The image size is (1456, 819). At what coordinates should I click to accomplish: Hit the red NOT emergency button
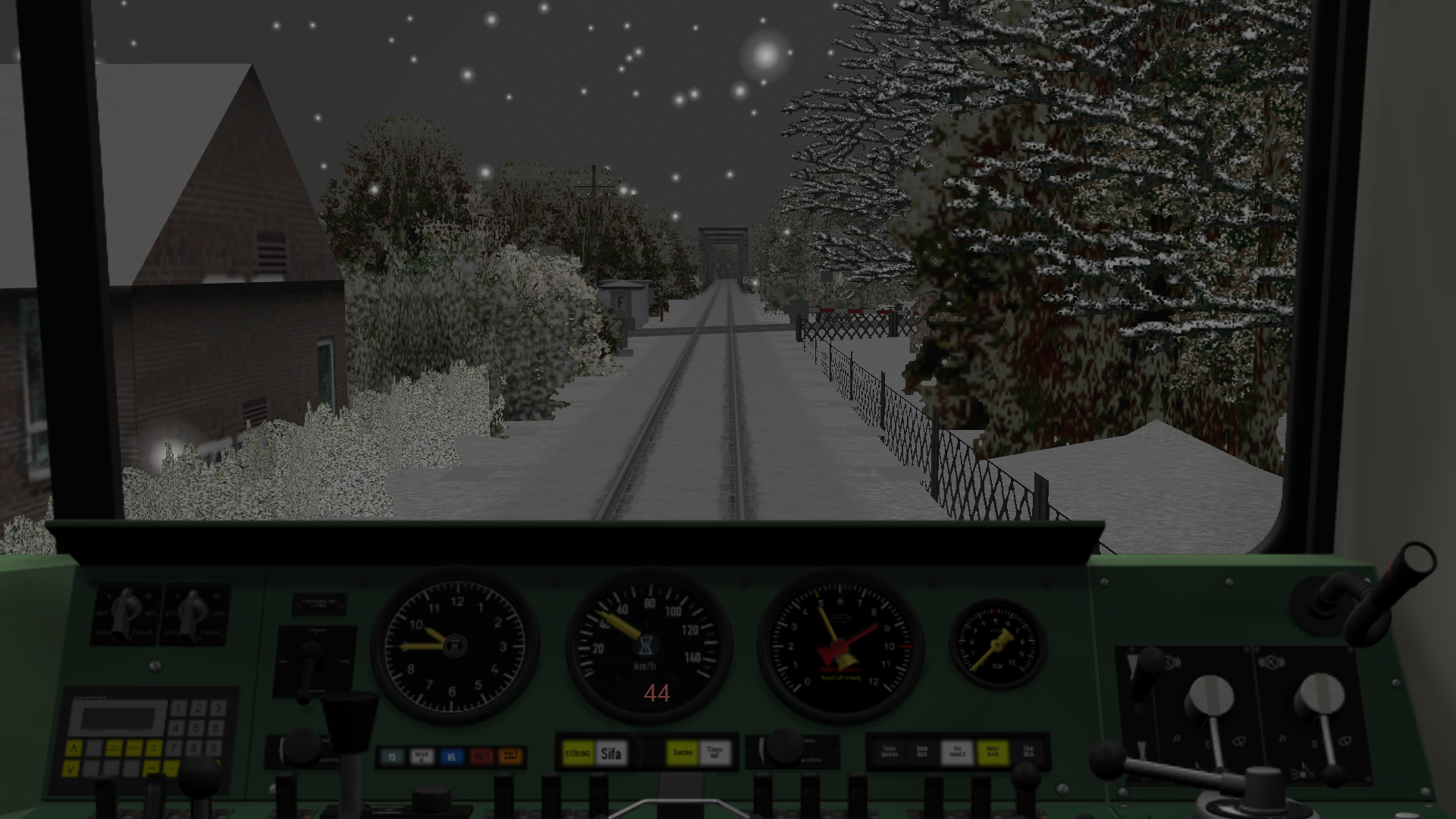(x=482, y=756)
